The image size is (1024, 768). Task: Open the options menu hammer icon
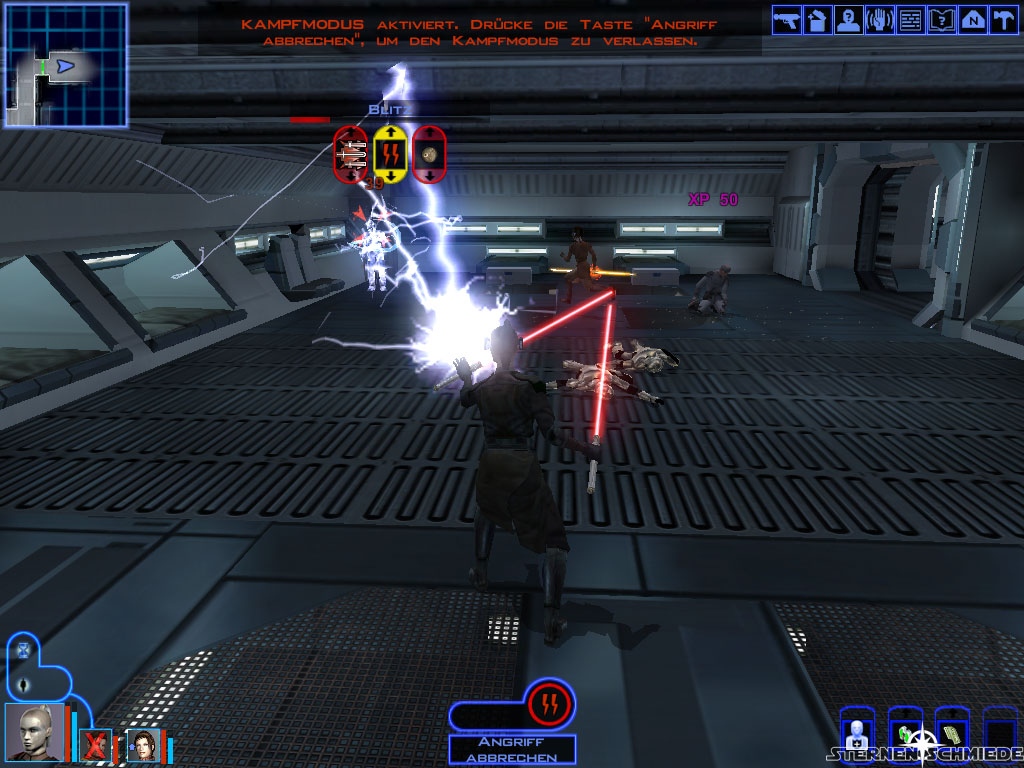[1001, 19]
